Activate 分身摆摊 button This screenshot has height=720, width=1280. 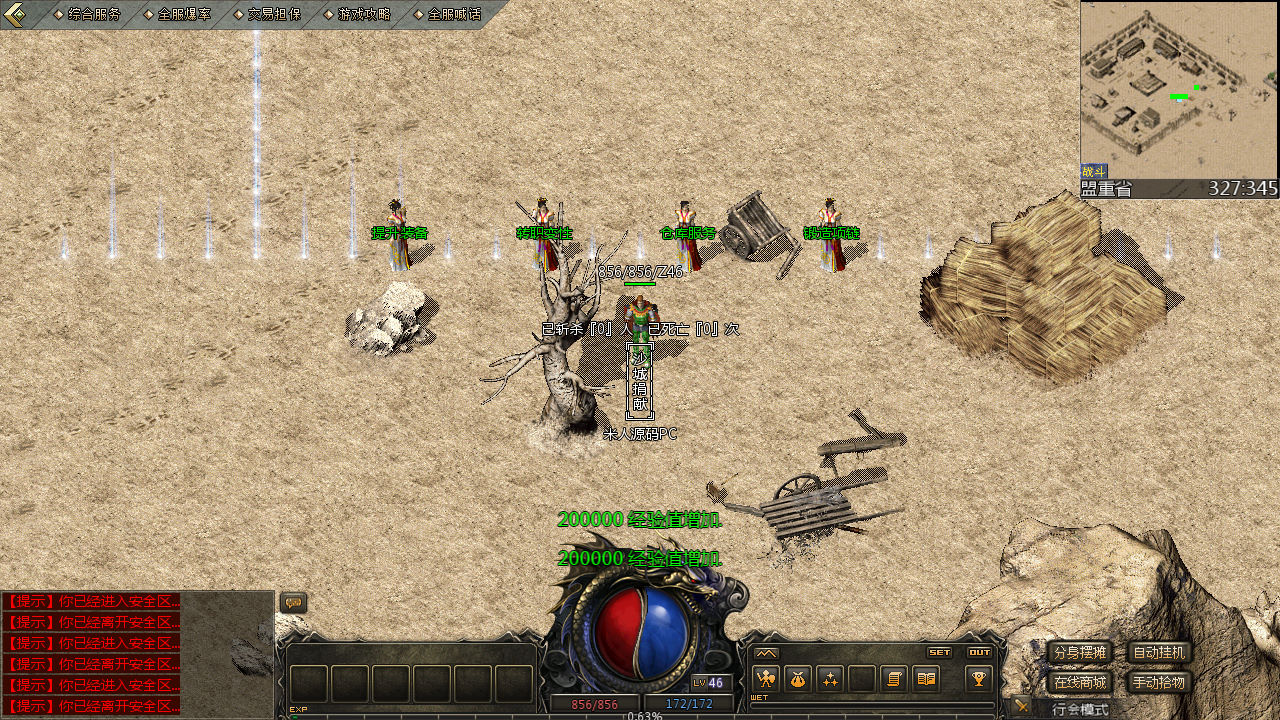(x=1079, y=653)
